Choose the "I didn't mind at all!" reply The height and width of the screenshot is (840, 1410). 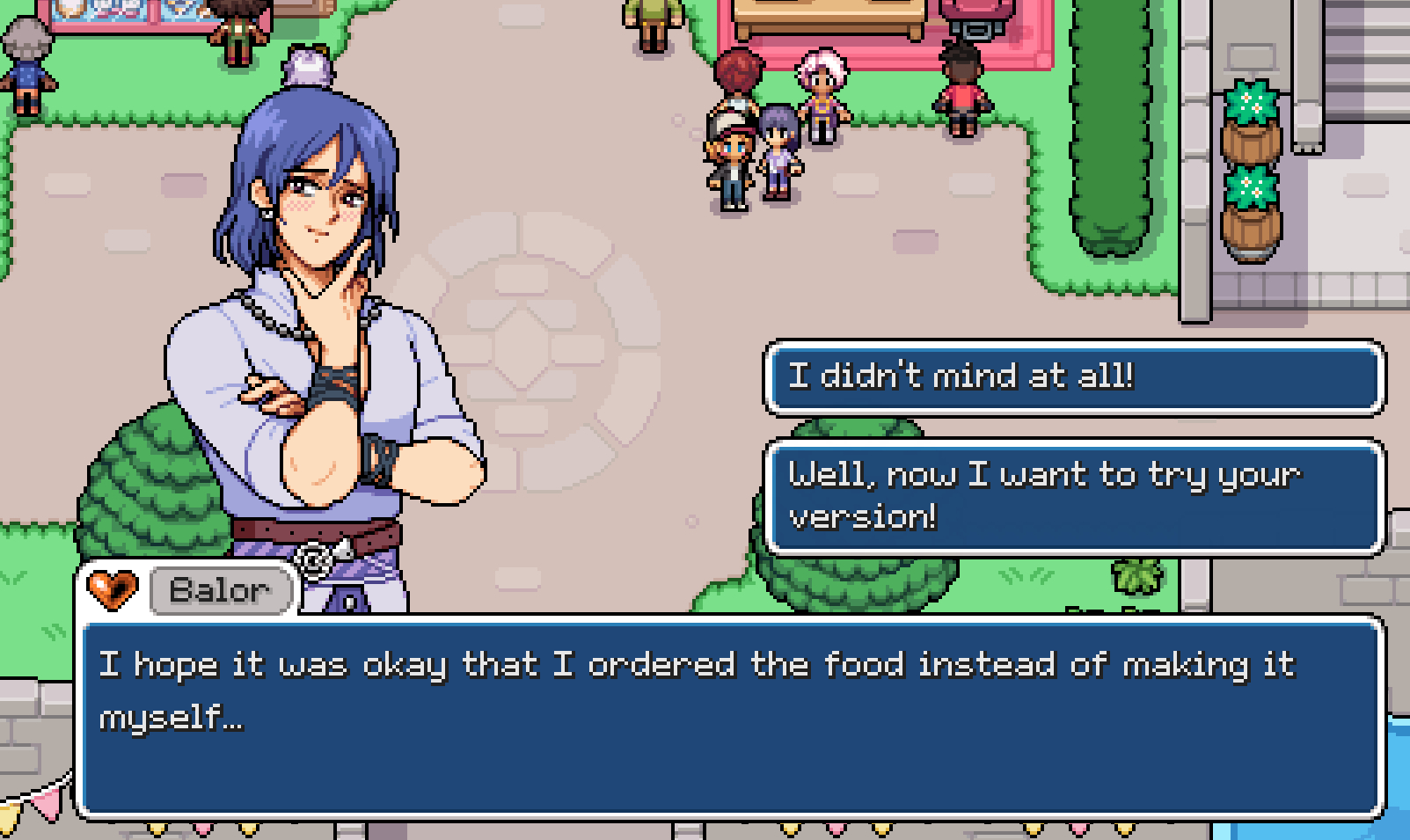[x=1074, y=376]
